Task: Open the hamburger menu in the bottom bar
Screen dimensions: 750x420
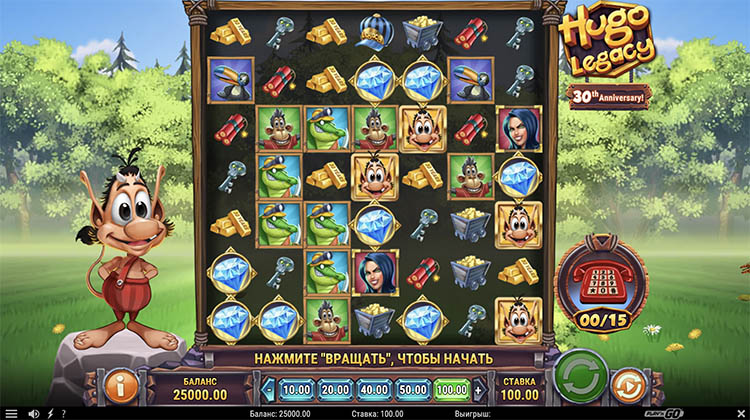Action: [x=10, y=413]
